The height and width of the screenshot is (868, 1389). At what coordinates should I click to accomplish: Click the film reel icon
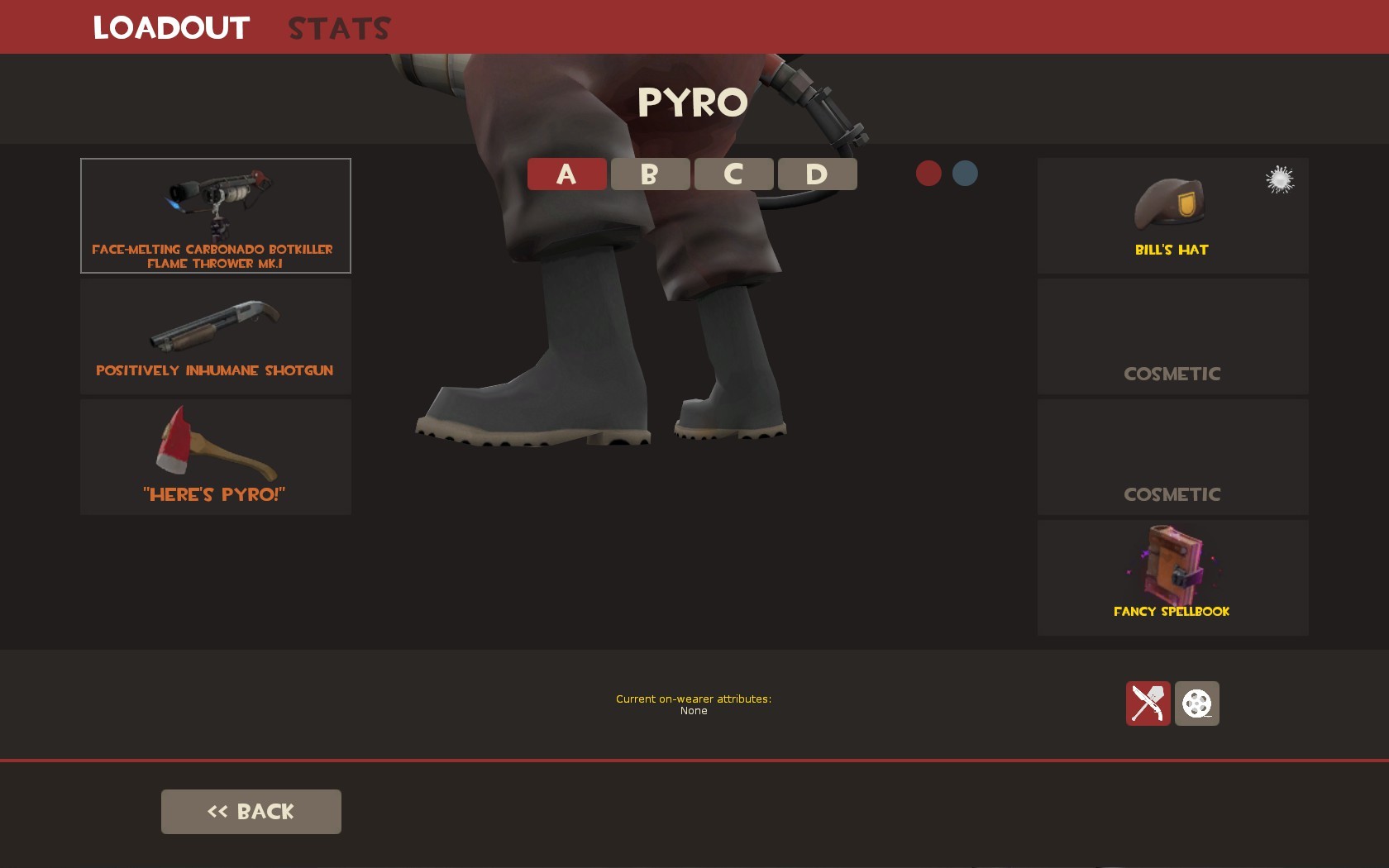point(1198,703)
